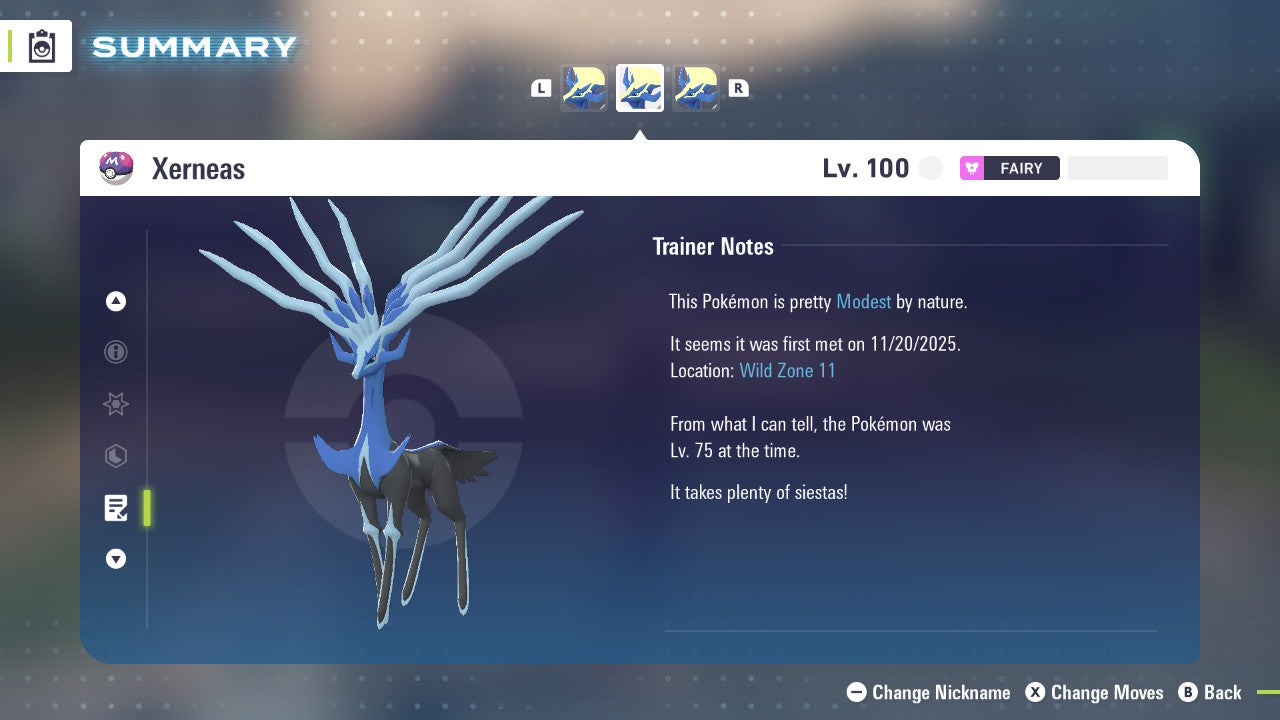1280x720 pixels.
Task: Expand downward using the sidebar down arrow
Action: point(116,559)
